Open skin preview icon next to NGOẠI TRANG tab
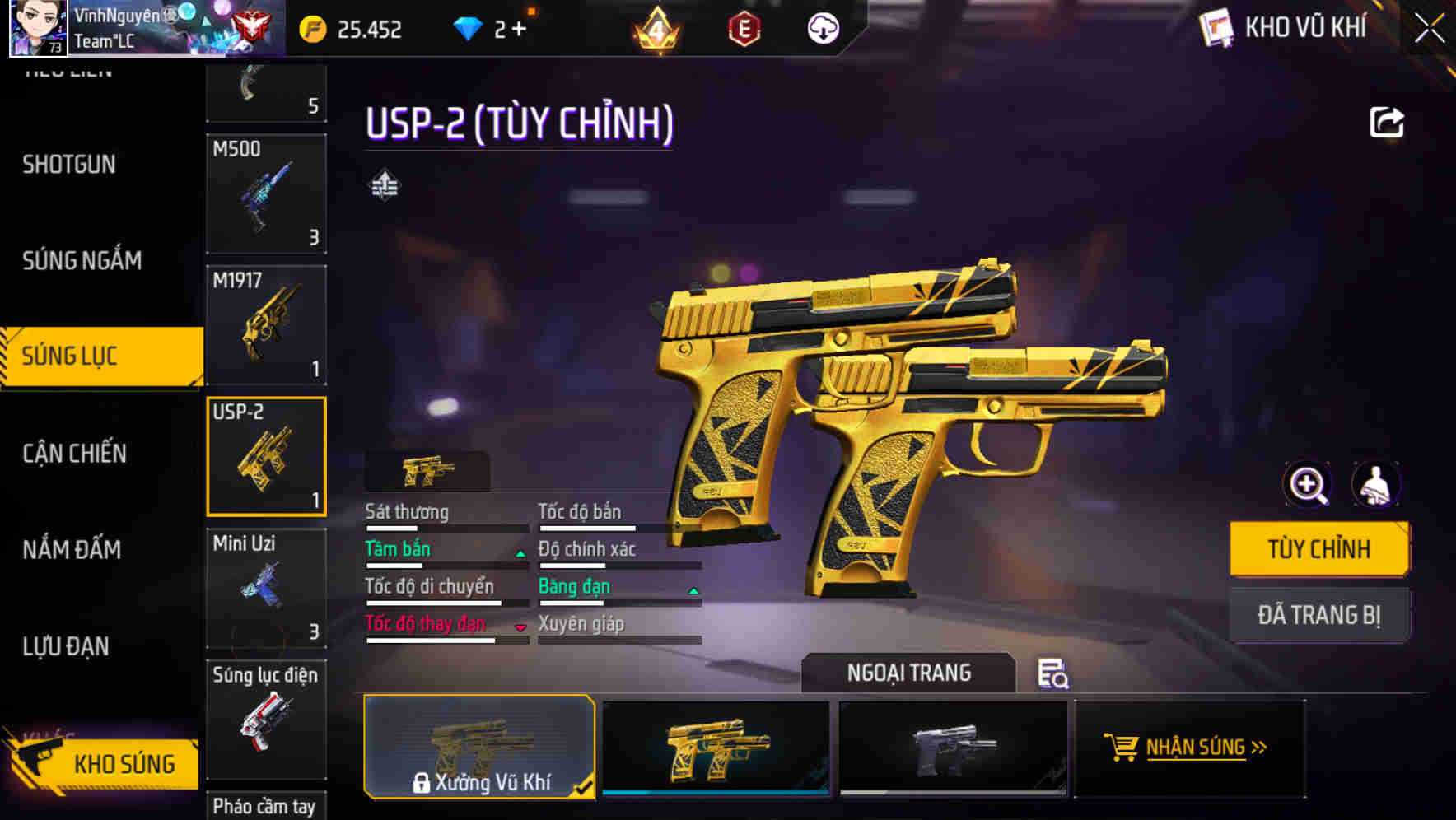The image size is (1456, 820). [1052, 675]
